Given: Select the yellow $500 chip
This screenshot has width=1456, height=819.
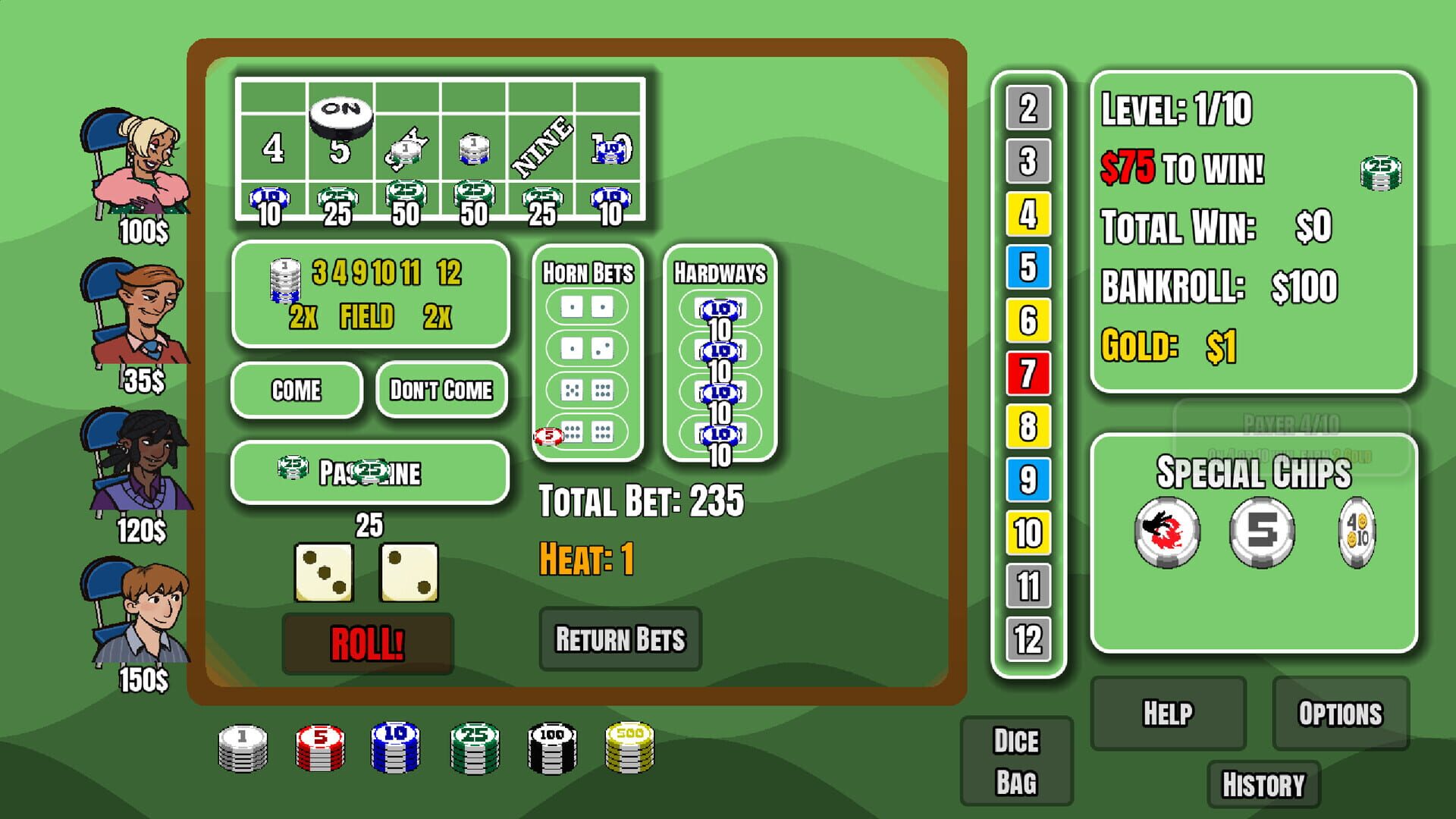Looking at the screenshot, I should click(627, 747).
